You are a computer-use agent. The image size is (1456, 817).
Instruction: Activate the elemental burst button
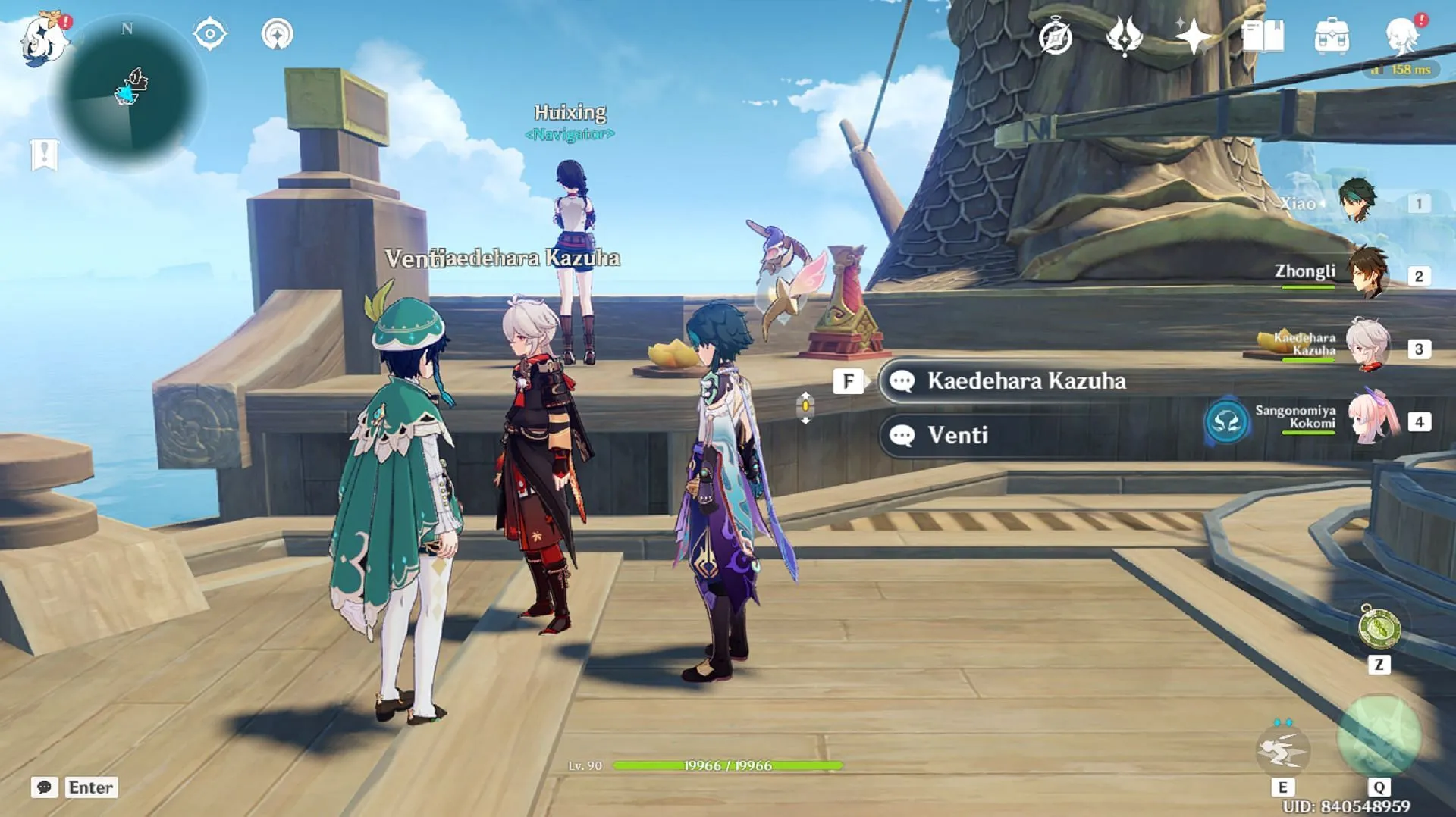click(1379, 735)
